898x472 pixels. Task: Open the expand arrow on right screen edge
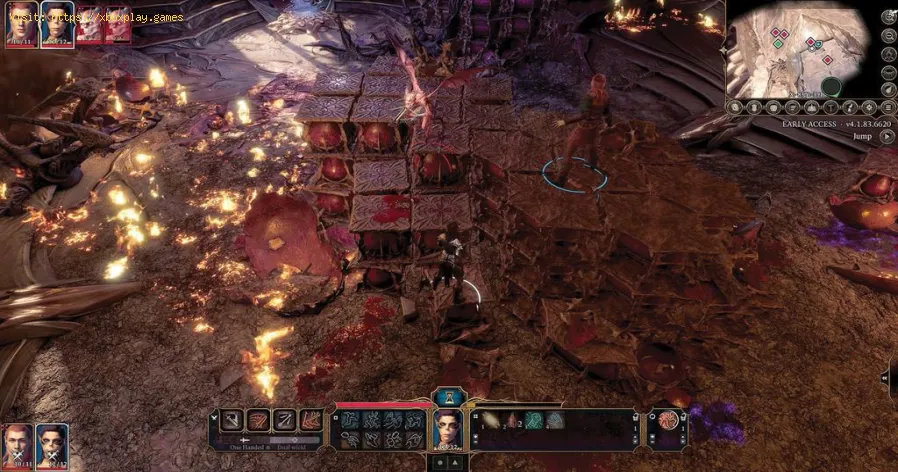(892, 379)
